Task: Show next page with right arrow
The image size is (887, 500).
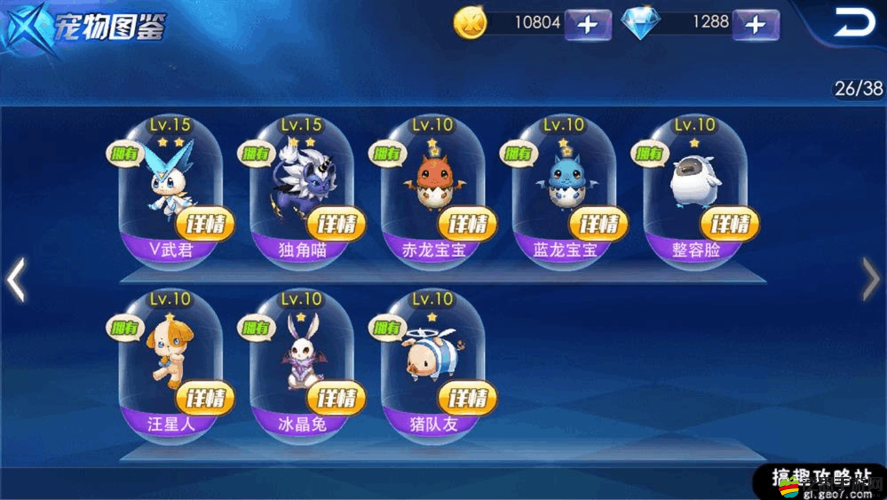Action: 870,281
